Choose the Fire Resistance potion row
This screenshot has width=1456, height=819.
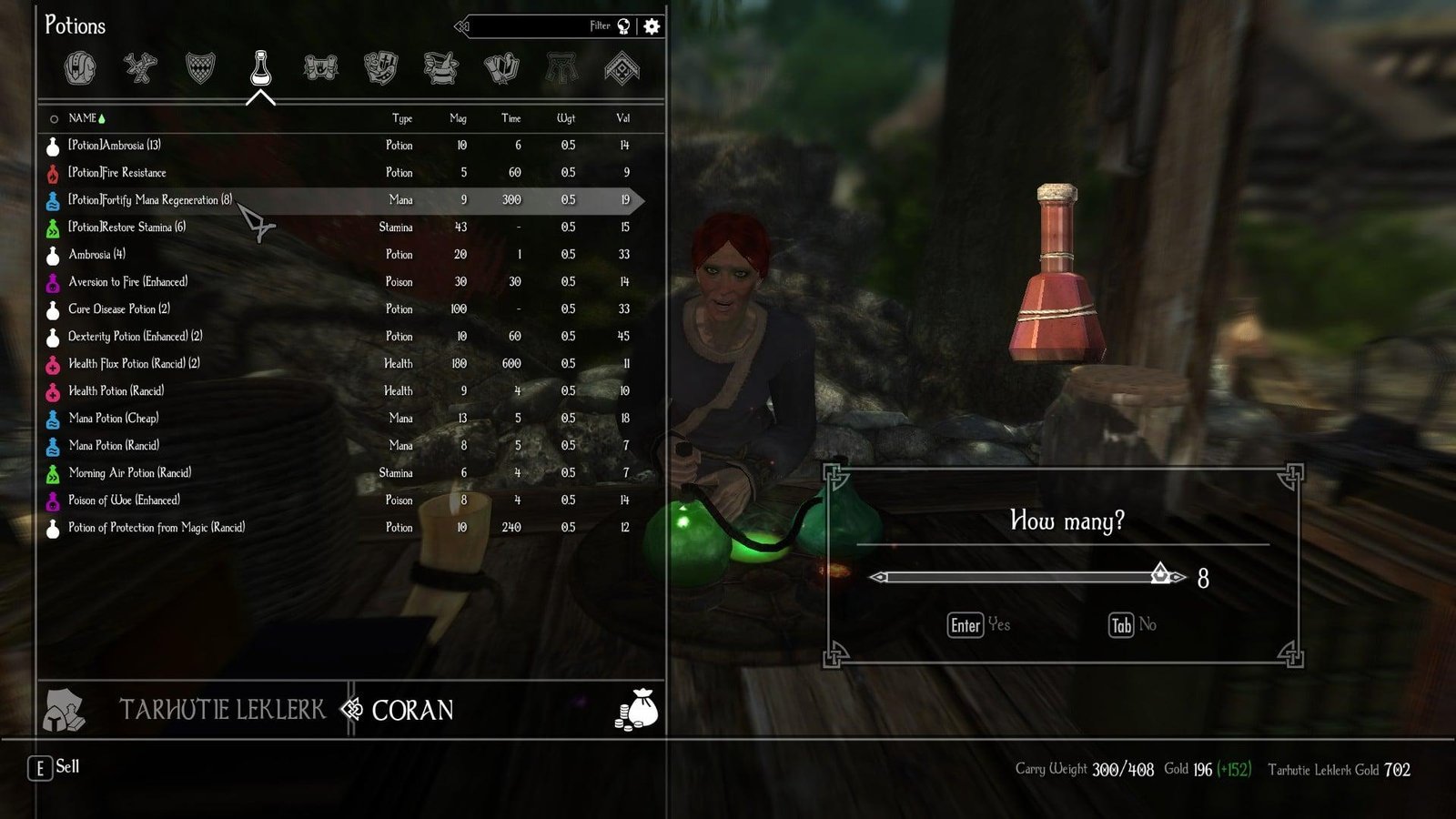click(x=117, y=173)
